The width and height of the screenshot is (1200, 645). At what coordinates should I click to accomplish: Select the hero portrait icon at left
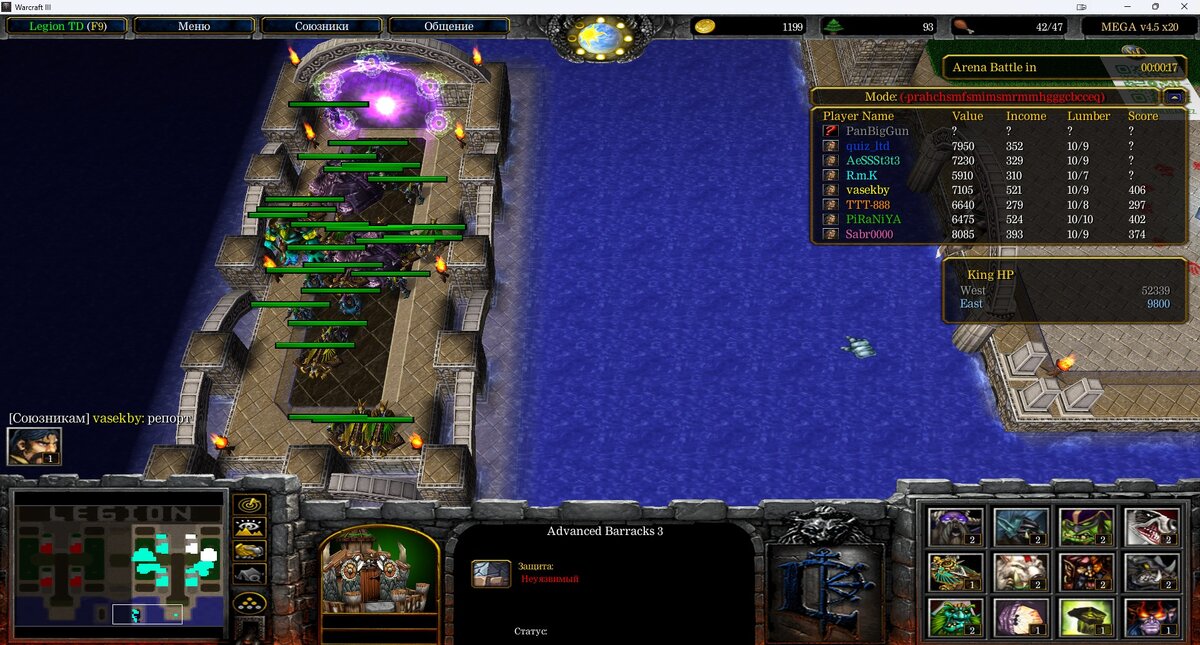[x=35, y=446]
